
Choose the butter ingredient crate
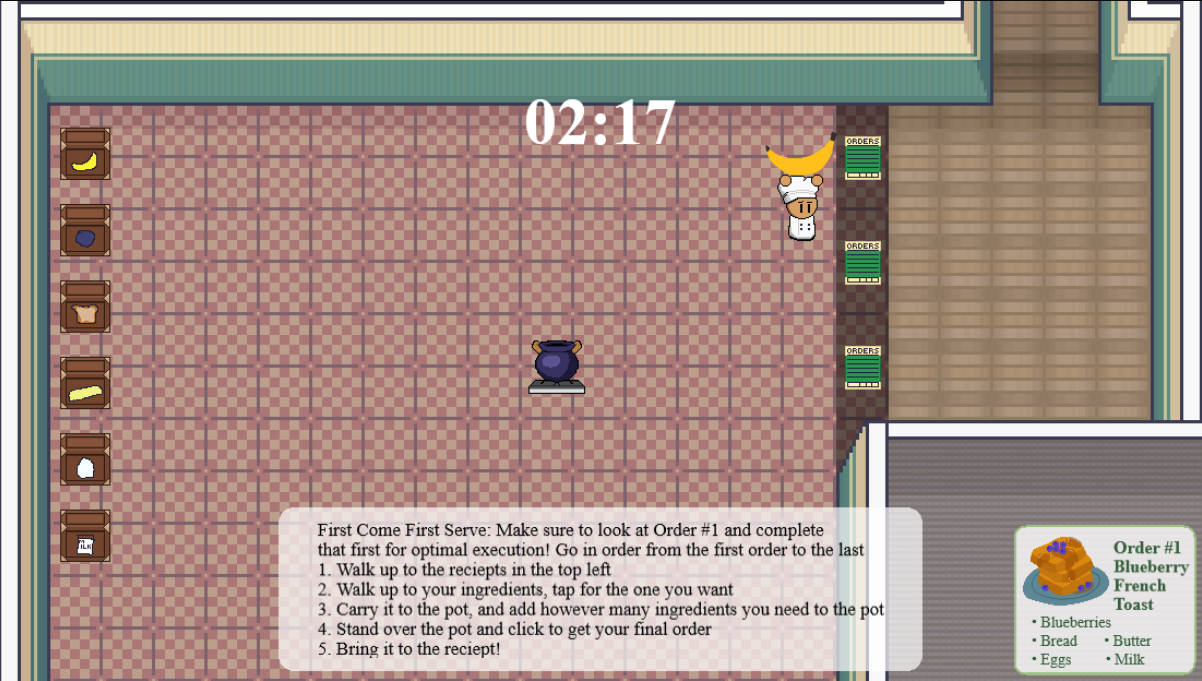point(85,384)
